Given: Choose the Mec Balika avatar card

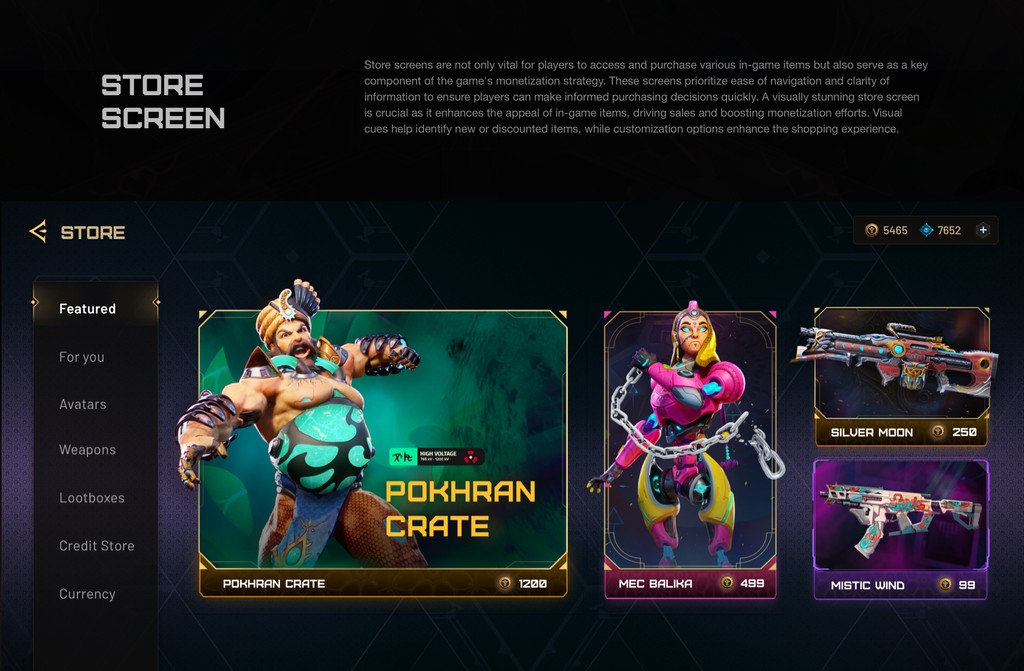Looking at the screenshot, I should tap(690, 452).
